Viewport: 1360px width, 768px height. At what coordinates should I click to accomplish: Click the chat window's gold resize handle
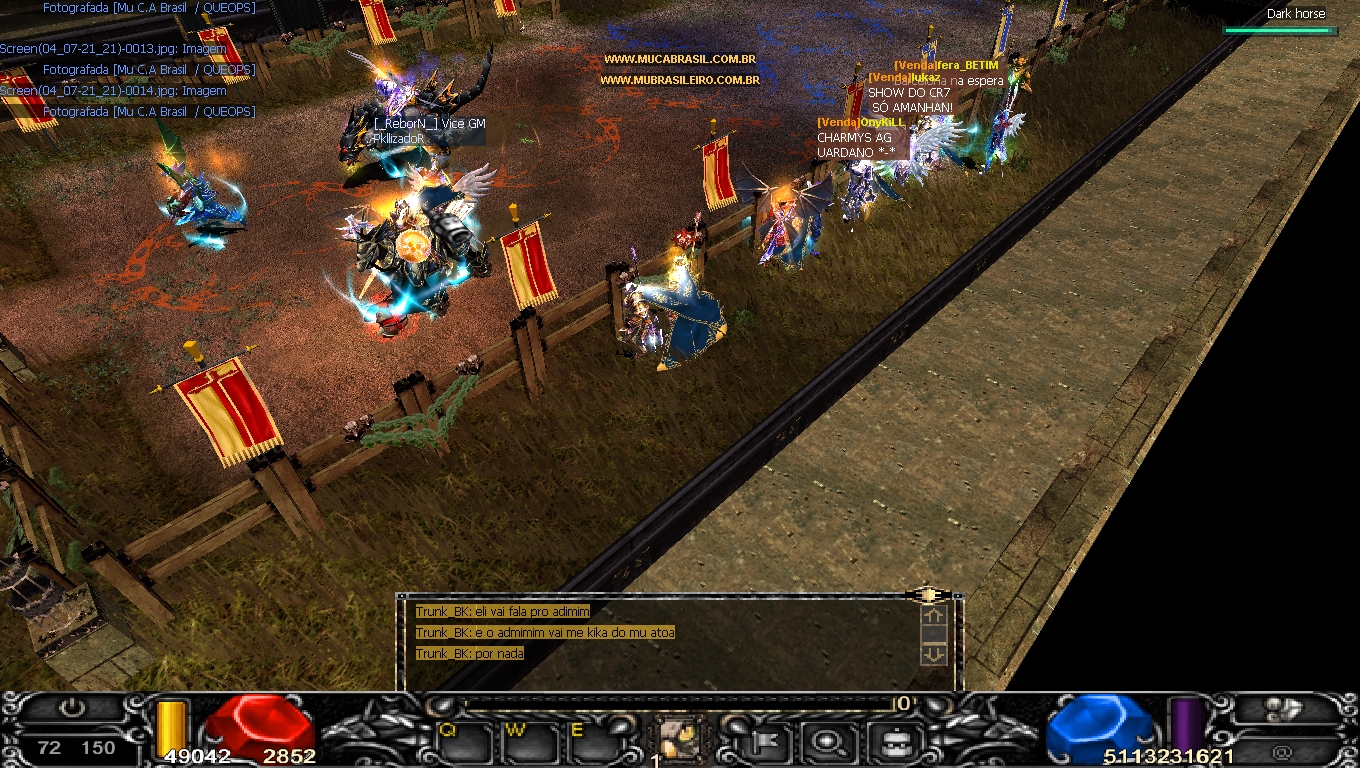(x=929, y=595)
